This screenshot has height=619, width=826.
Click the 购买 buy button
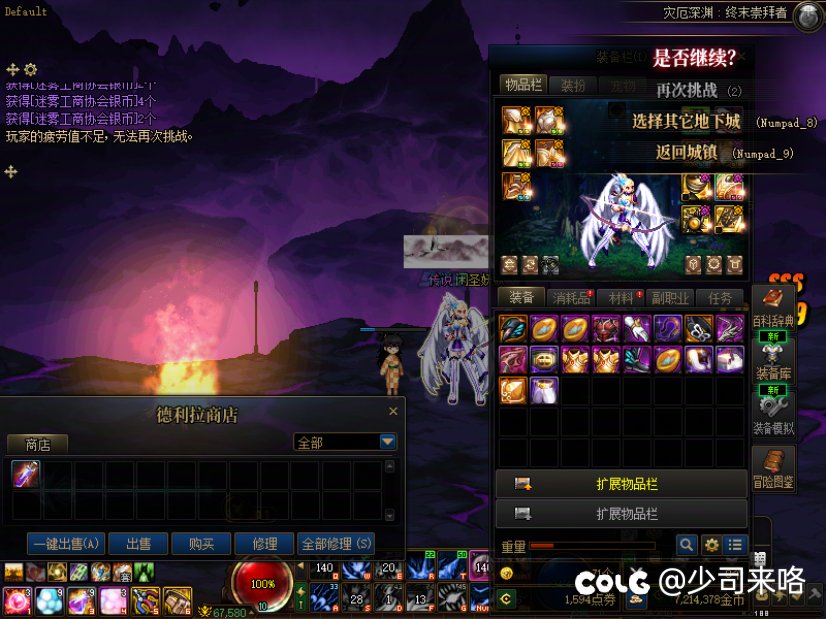[201, 544]
